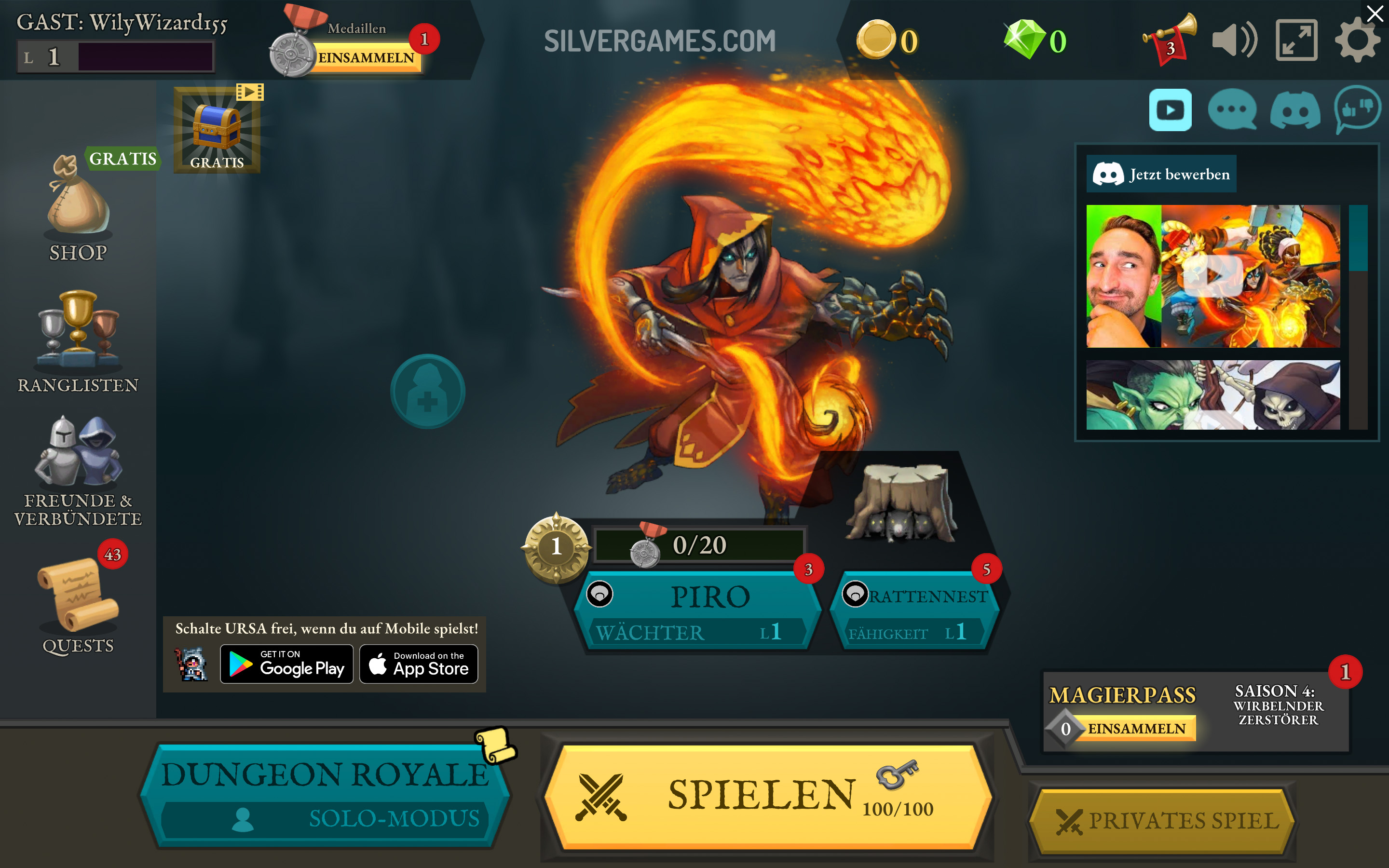
Task: Open the Google Play store link
Action: (287, 664)
